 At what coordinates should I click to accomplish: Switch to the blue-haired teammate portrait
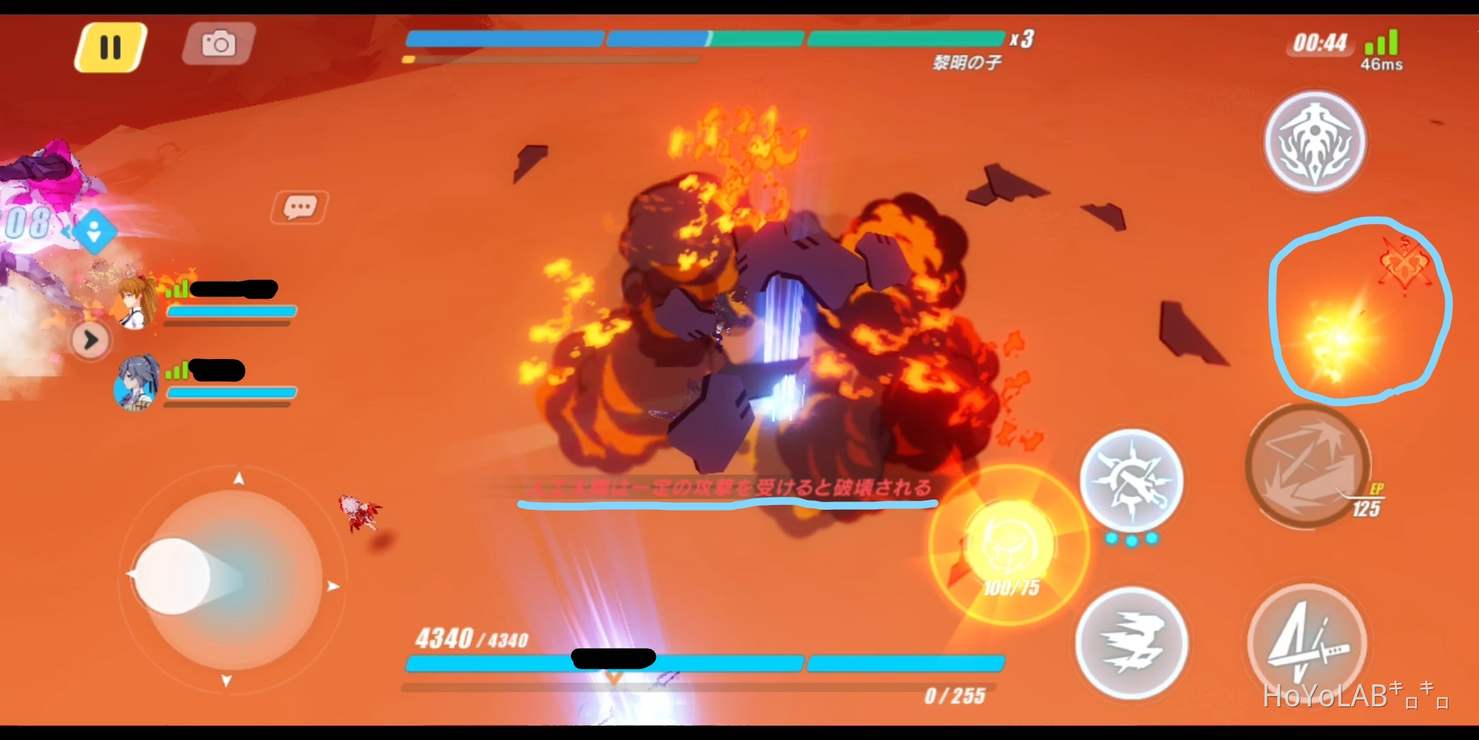[139, 383]
